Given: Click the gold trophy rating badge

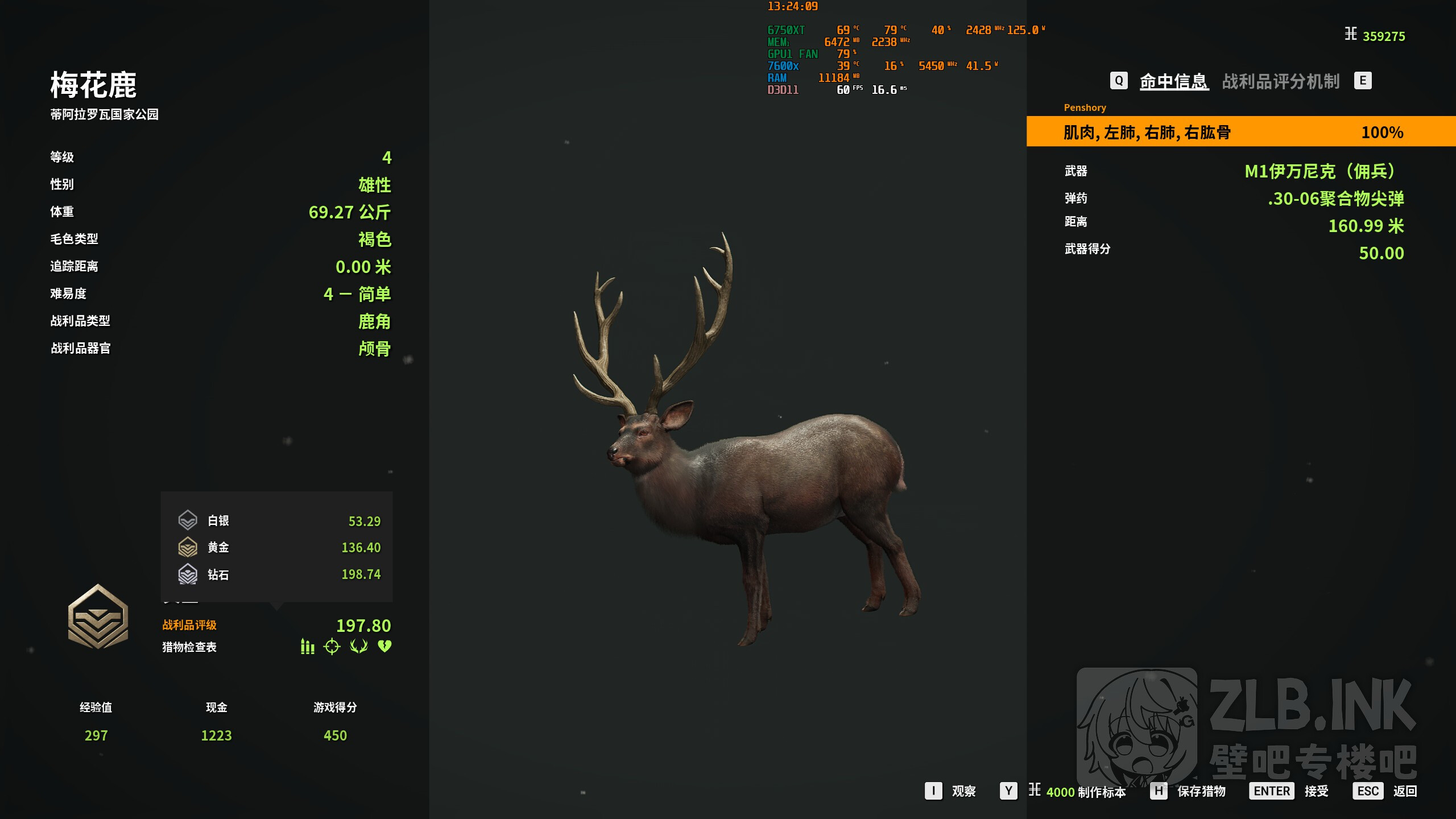Looking at the screenshot, I should (x=98, y=617).
